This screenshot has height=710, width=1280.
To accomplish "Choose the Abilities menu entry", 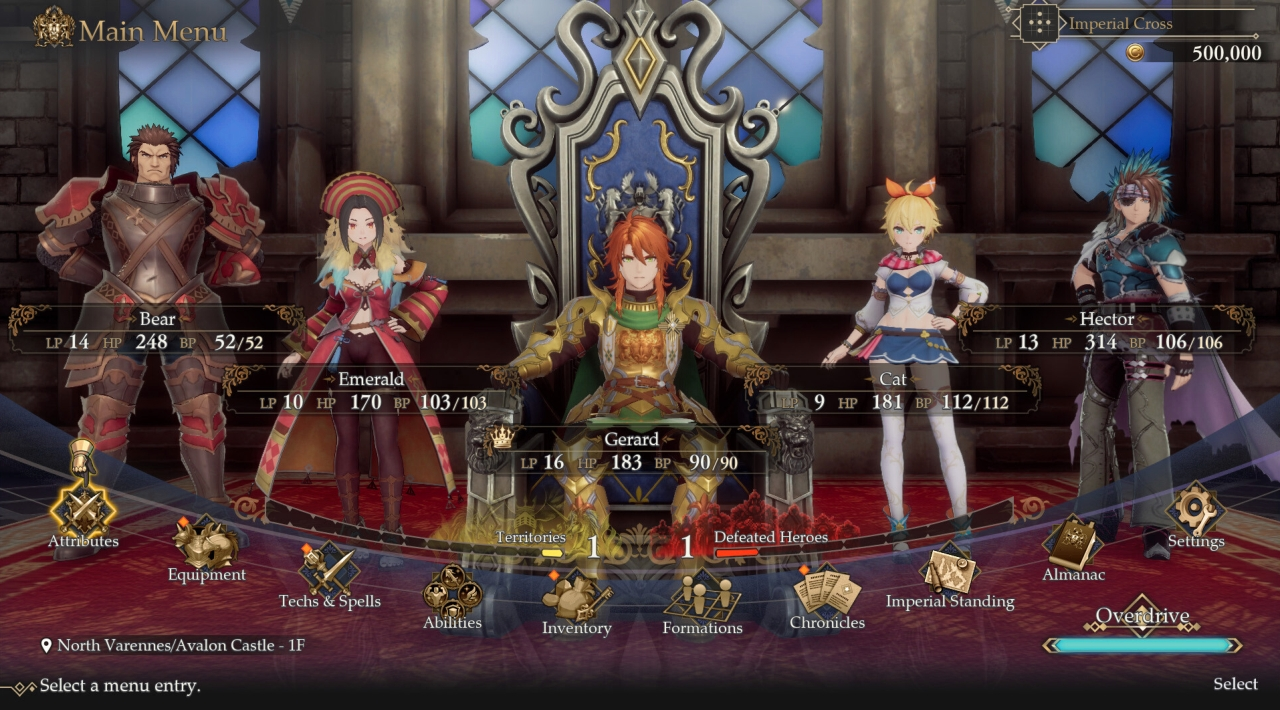I will point(452,592).
